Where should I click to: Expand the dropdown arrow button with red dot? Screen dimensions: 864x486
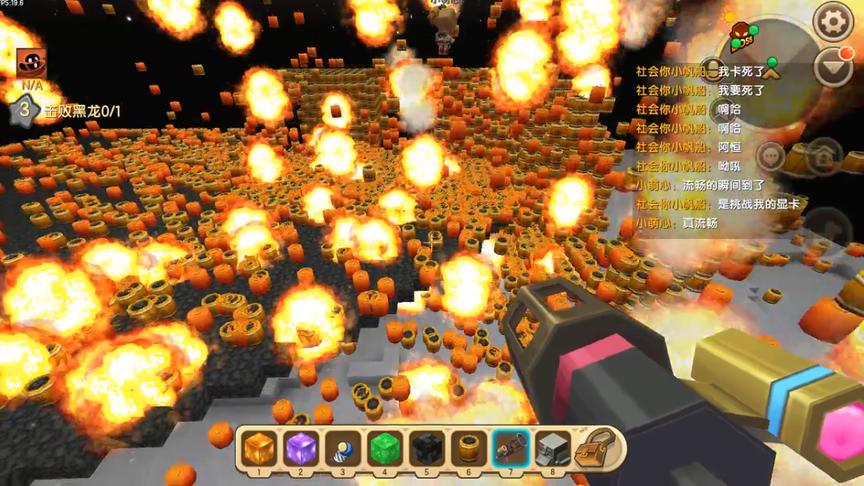pos(832,67)
